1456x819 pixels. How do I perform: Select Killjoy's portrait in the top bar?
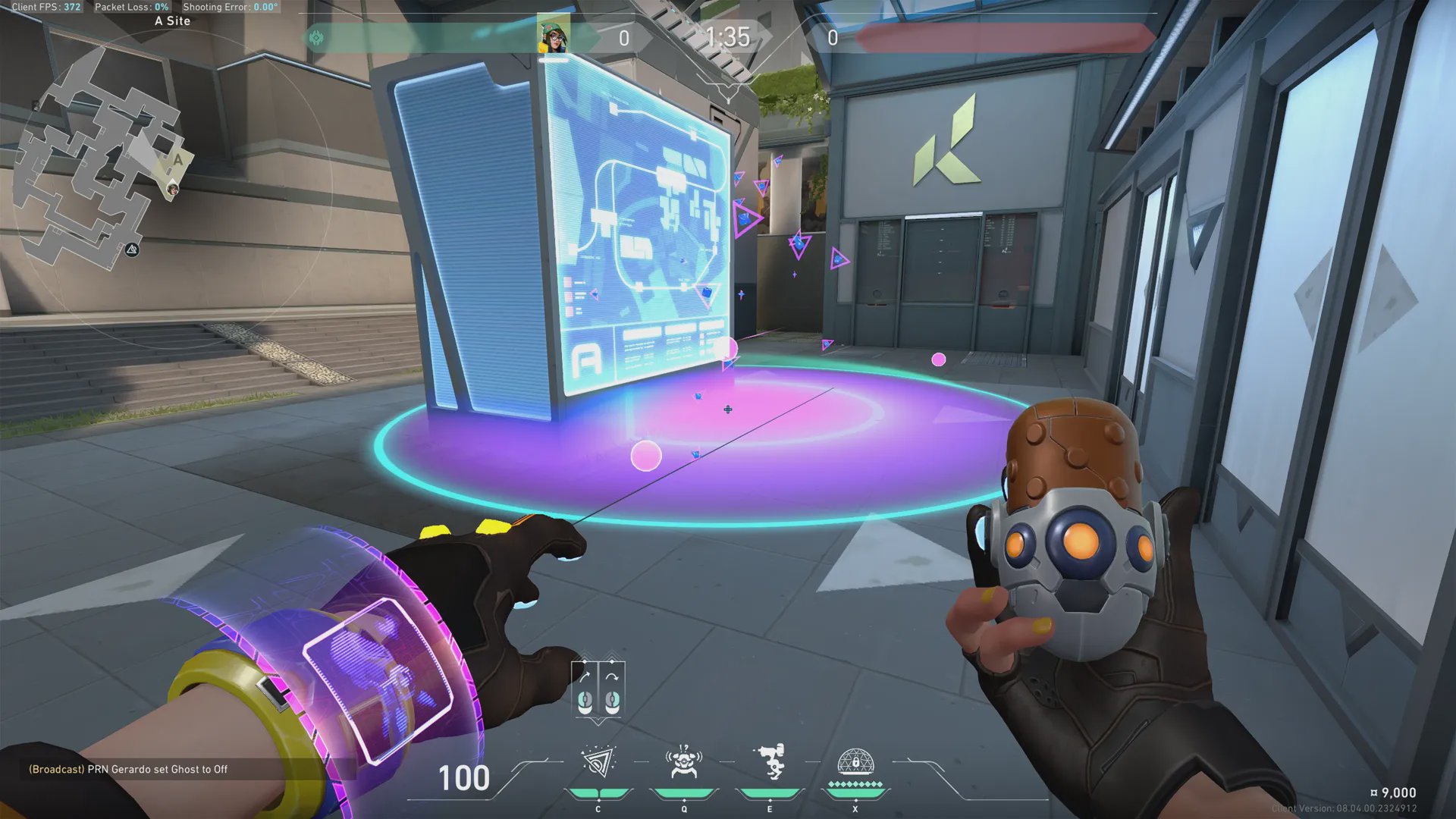click(x=554, y=35)
